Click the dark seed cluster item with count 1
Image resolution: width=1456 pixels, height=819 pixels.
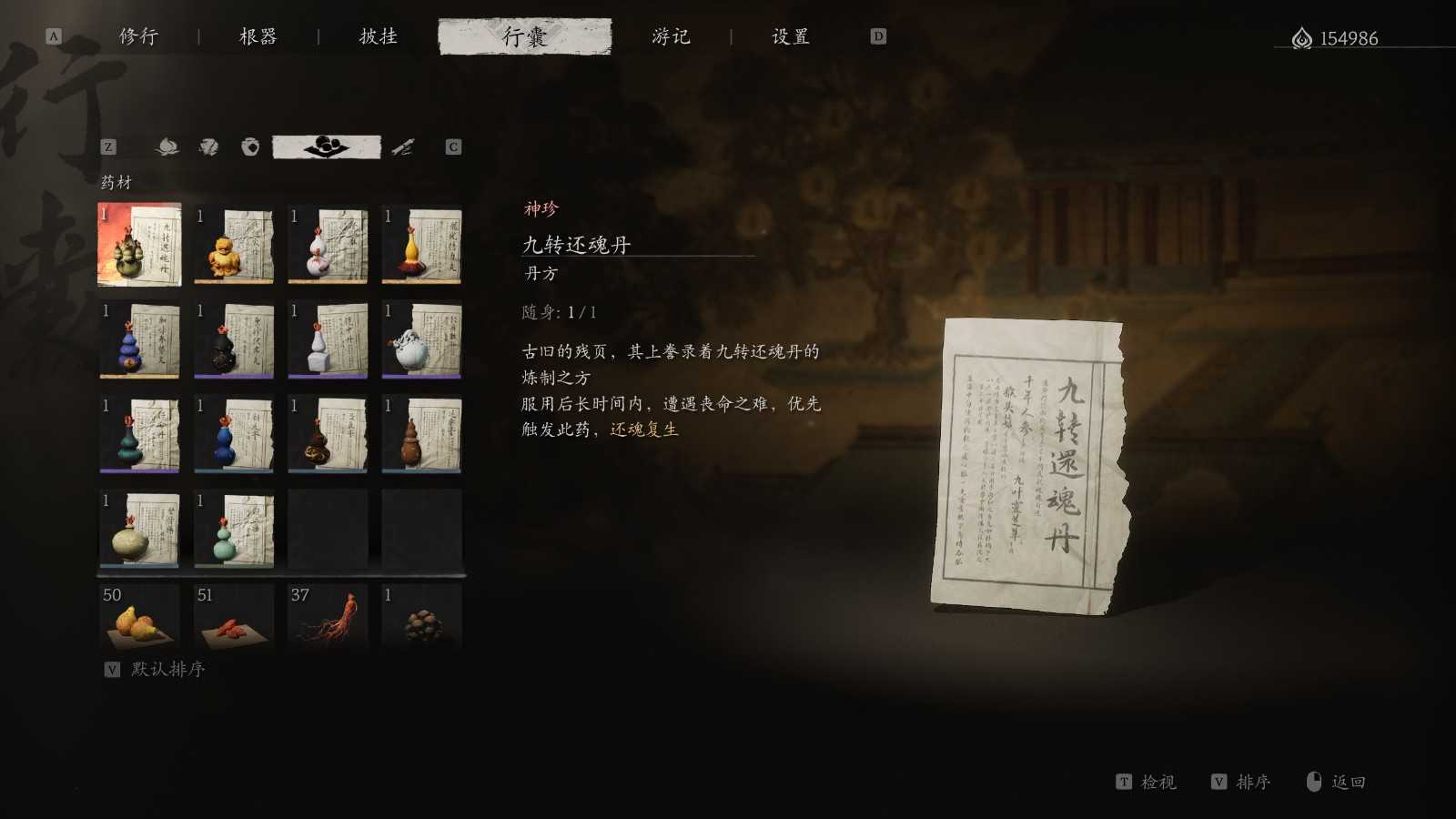pos(420,619)
